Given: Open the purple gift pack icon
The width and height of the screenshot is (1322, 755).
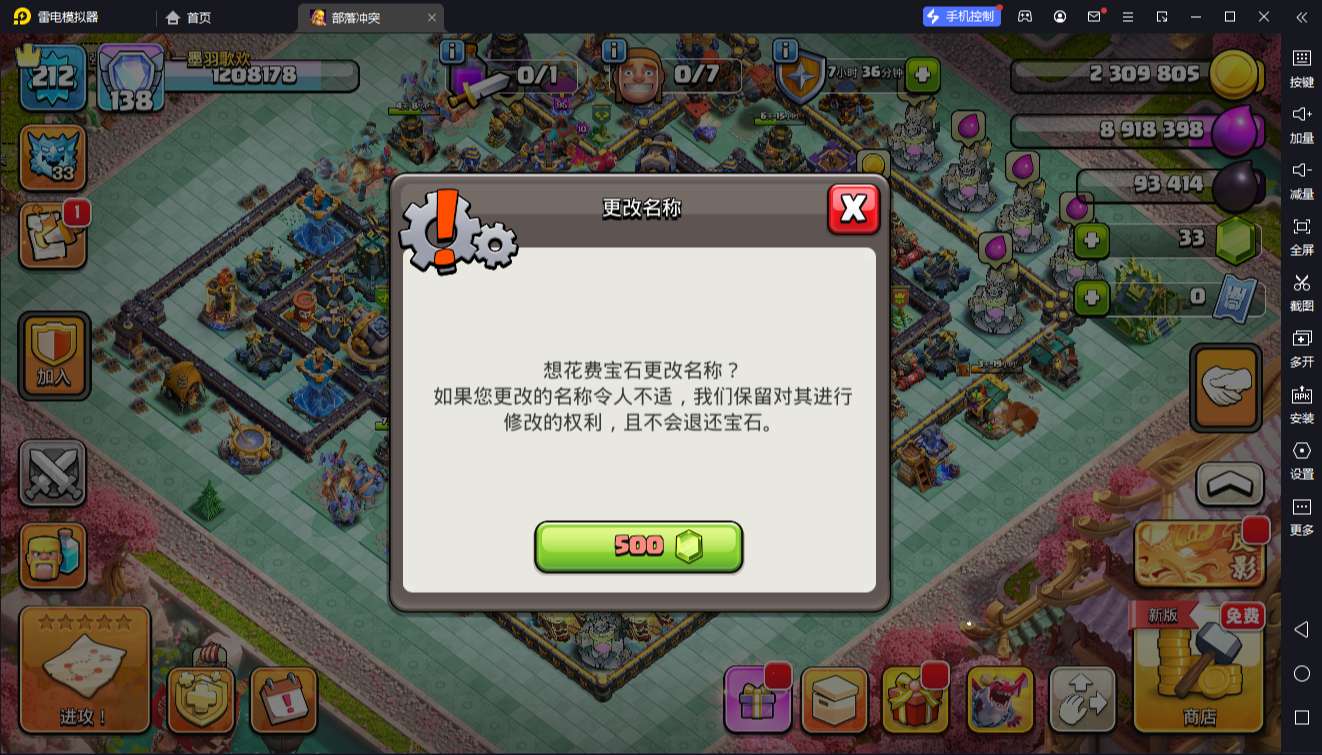Looking at the screenshot, I should pyautogui.click(x=757, y=698).
